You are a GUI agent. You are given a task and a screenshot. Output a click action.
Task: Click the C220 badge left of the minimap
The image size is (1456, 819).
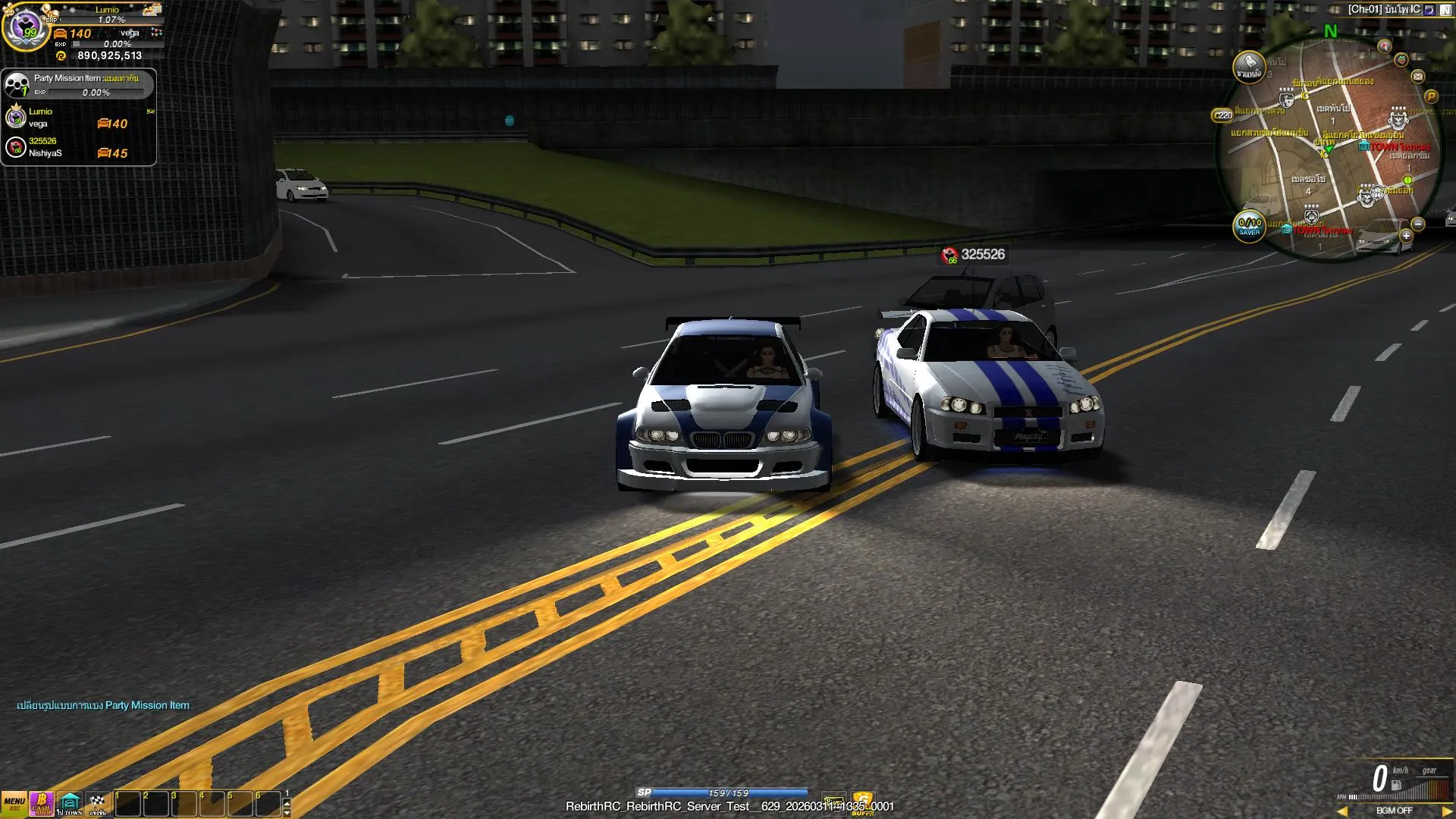point(1222,115)
